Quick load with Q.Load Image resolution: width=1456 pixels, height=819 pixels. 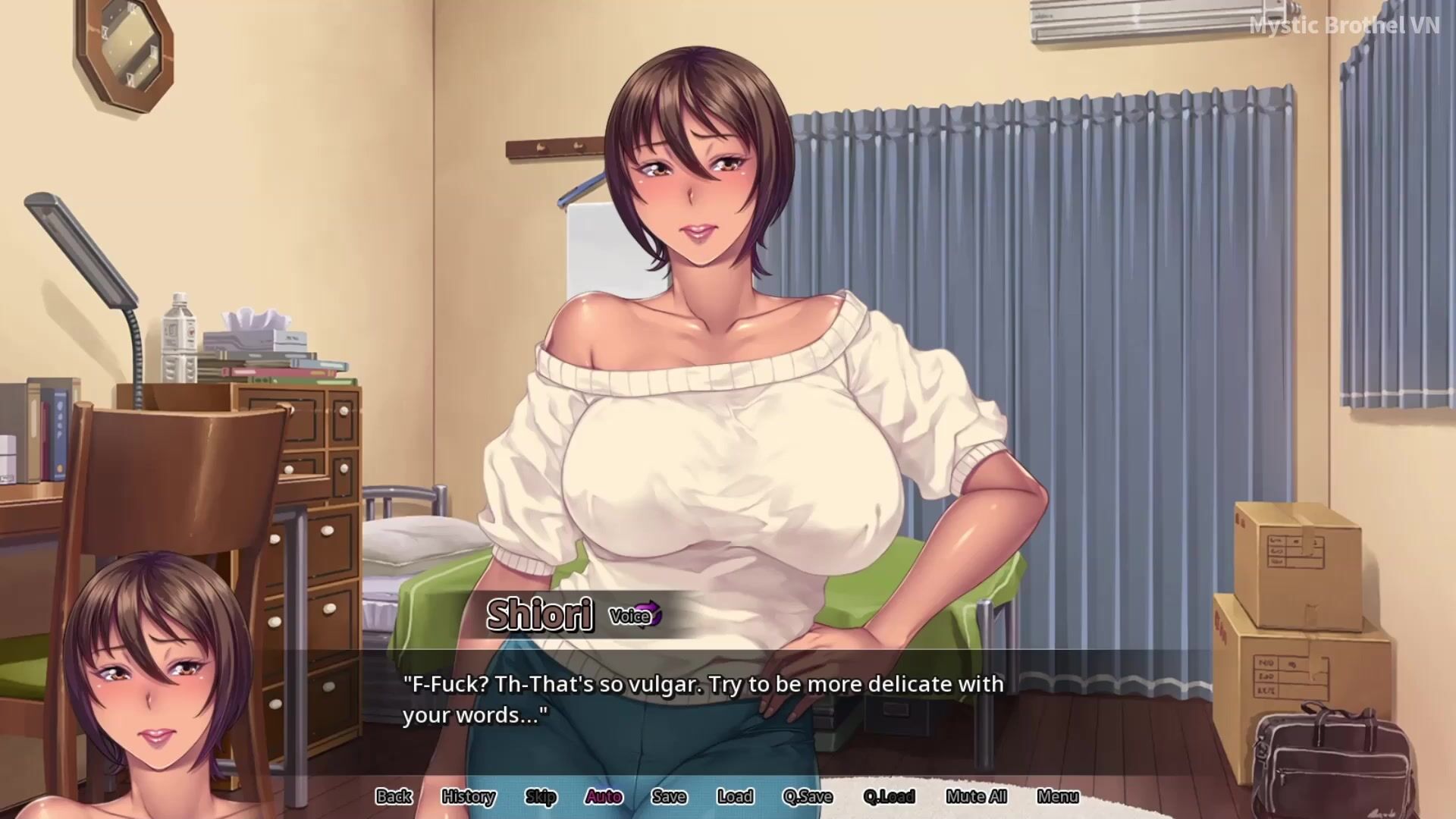click(889, 796)
